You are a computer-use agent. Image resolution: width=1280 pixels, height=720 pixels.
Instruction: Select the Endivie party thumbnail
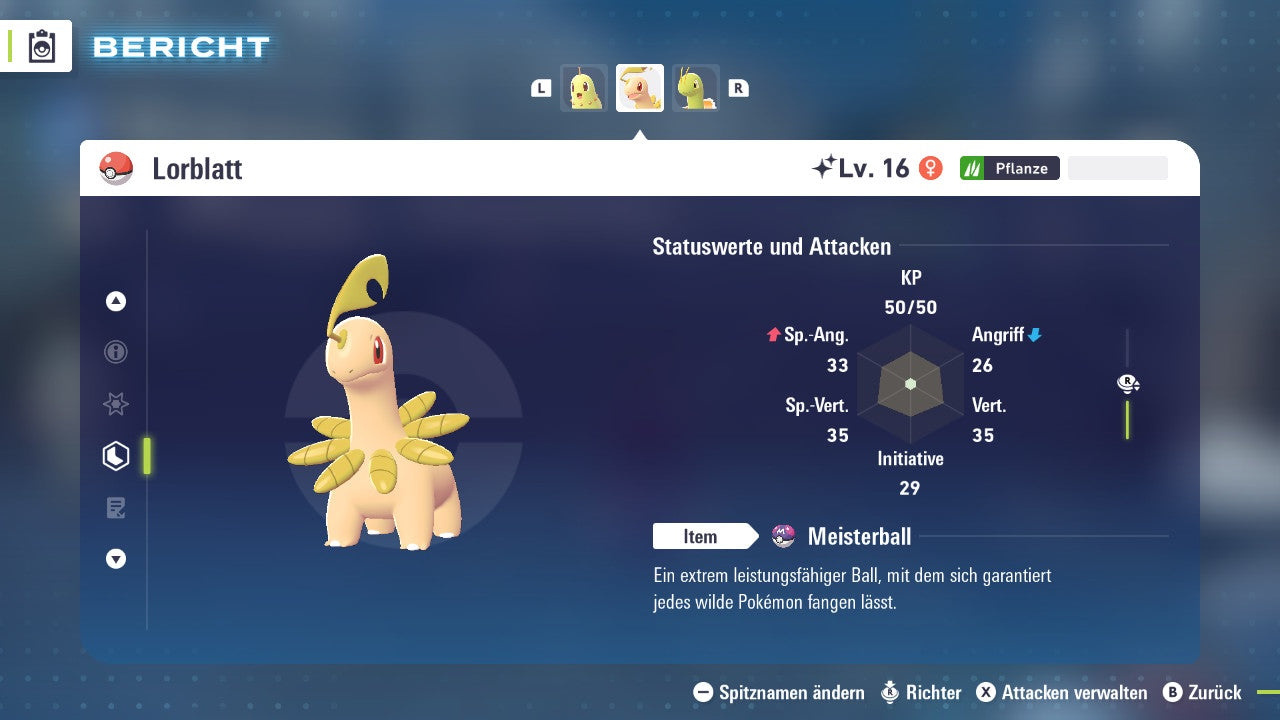(x=584, y=87)
